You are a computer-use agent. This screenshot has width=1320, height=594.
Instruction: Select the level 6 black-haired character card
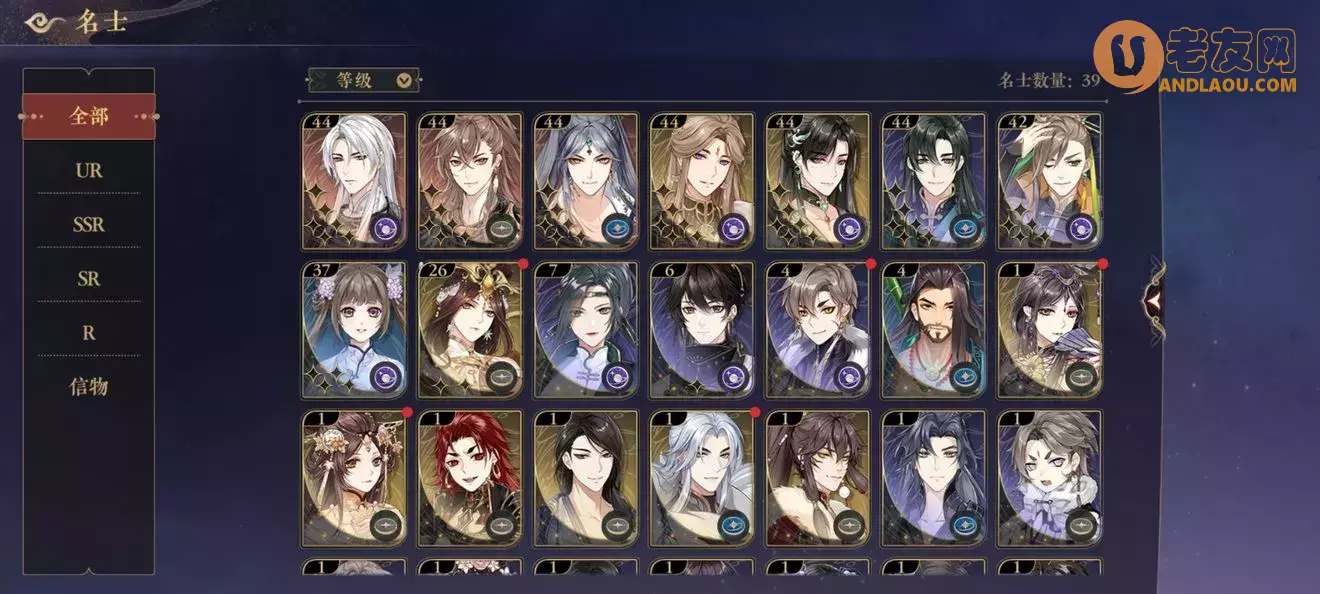click(702, 329)
